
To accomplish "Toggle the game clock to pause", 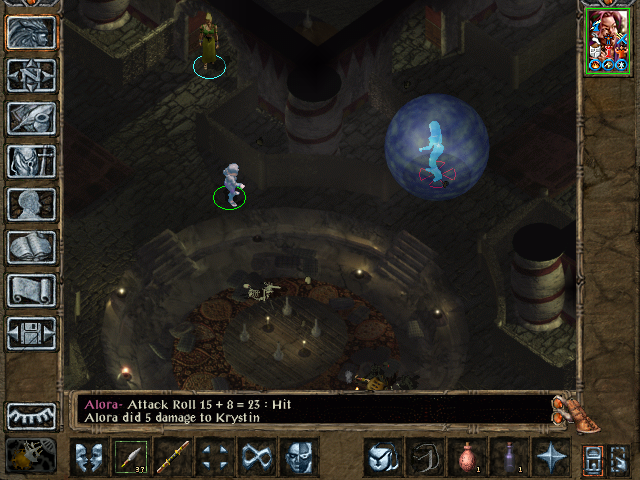I will click(x=31, y=455).
